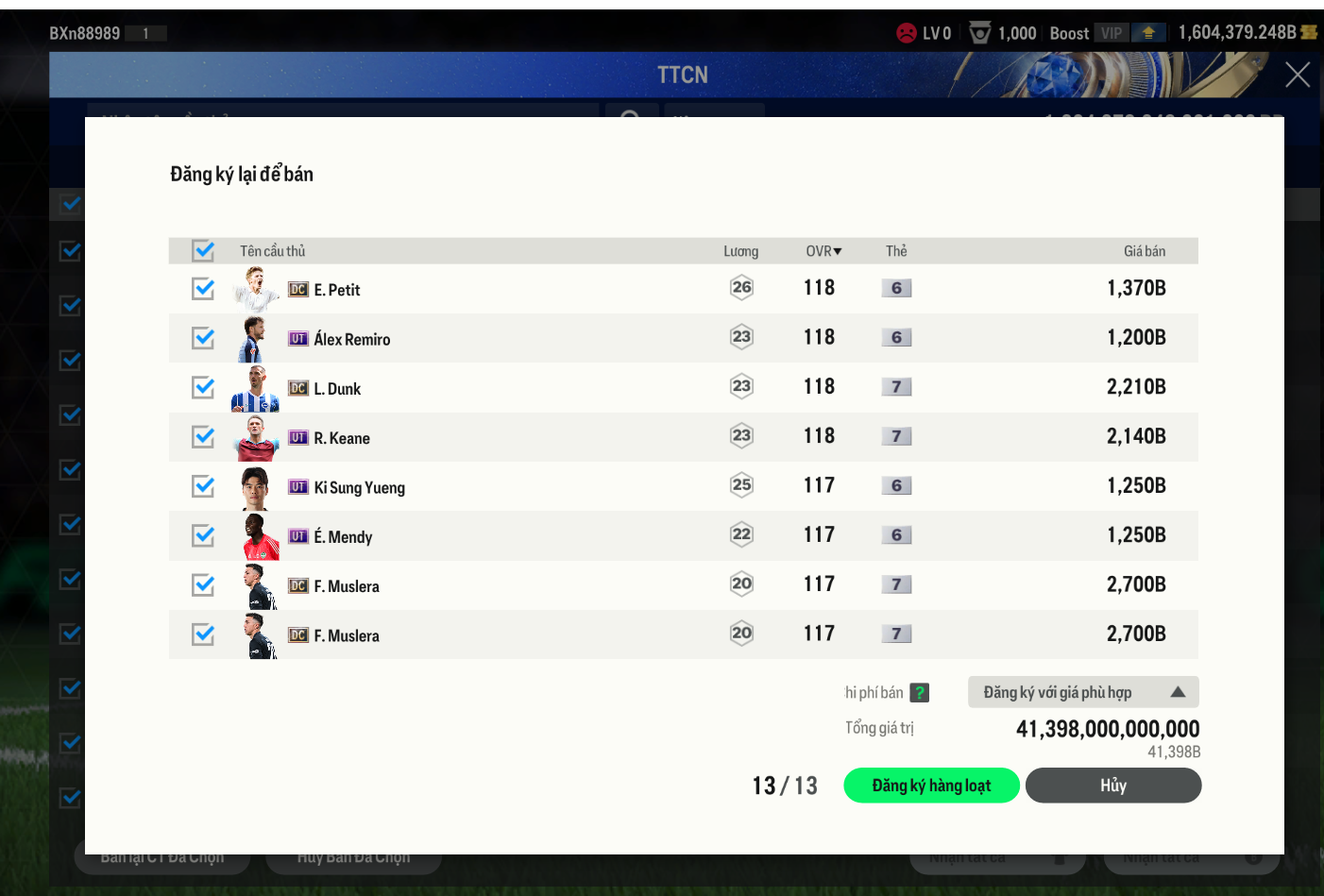Deselect R. Keane's checkbox

tap(203, 437)
